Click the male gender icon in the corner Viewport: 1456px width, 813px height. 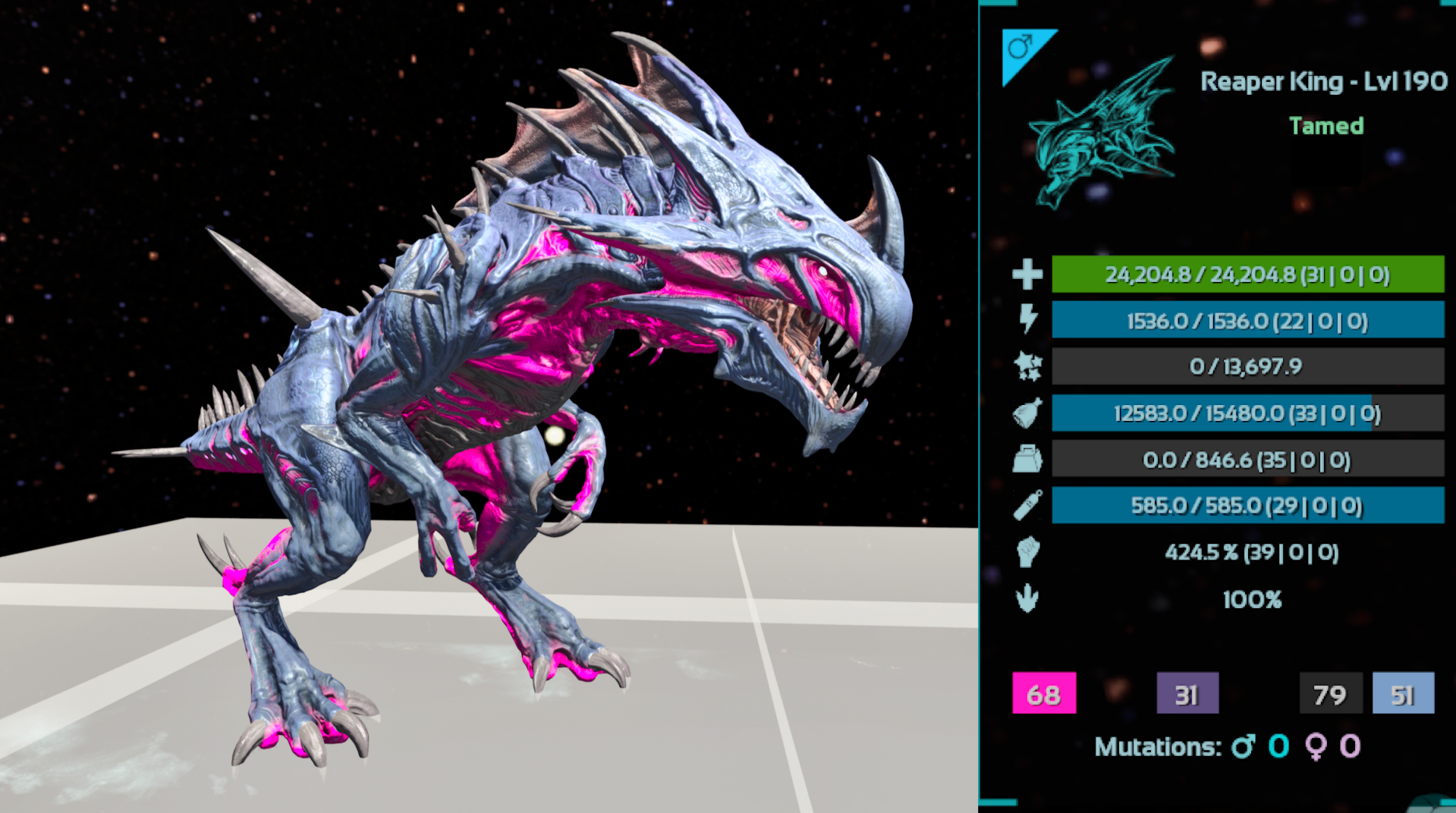pyautogui.click(x=1020, y=49)
